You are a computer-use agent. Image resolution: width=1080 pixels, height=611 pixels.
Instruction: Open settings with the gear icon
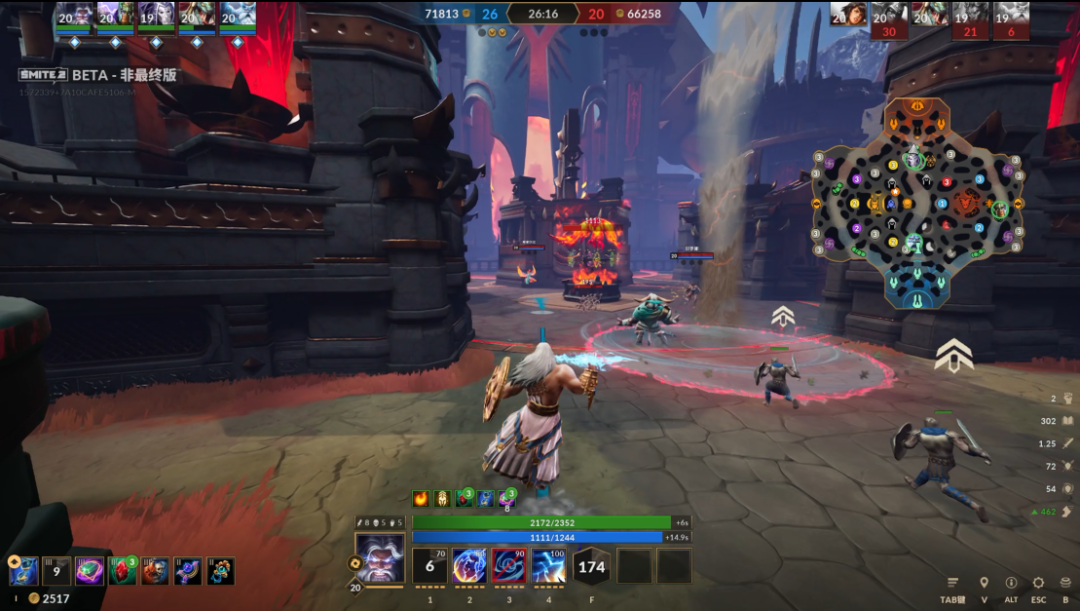tap(1039, 583)
